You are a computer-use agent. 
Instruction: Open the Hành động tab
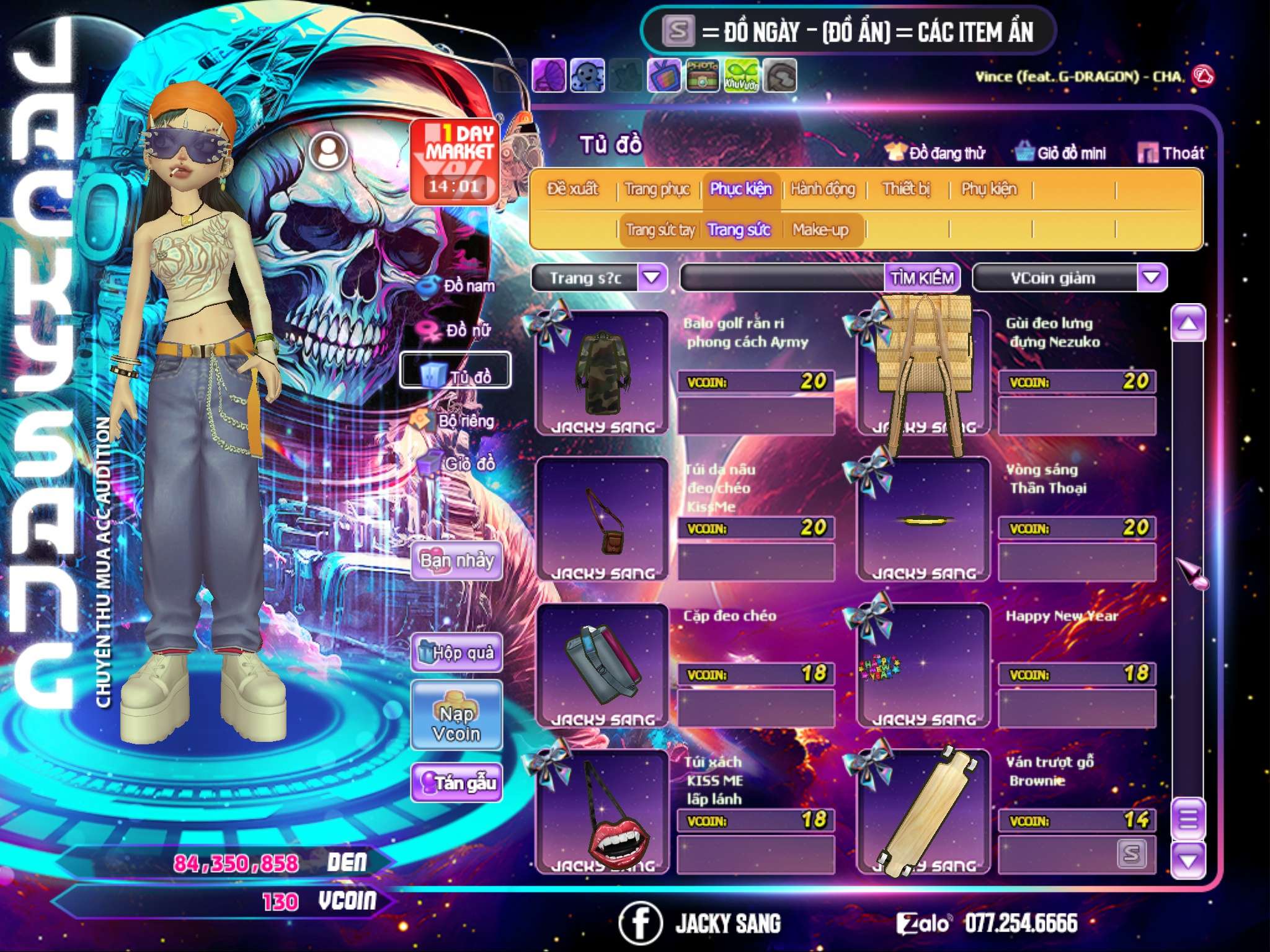click(x=822, y=188)
